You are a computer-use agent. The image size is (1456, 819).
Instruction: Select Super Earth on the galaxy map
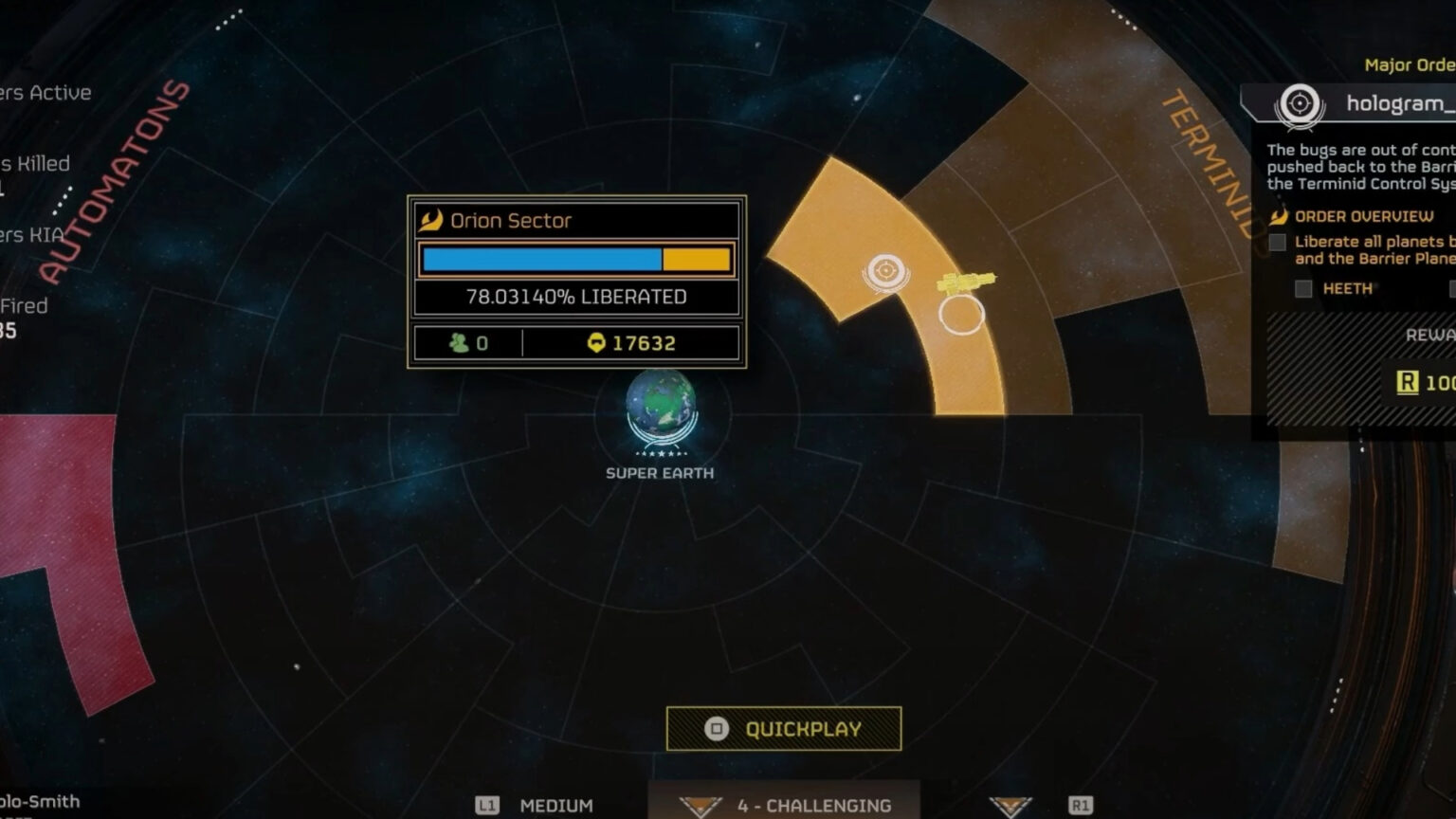click(661, 409)
